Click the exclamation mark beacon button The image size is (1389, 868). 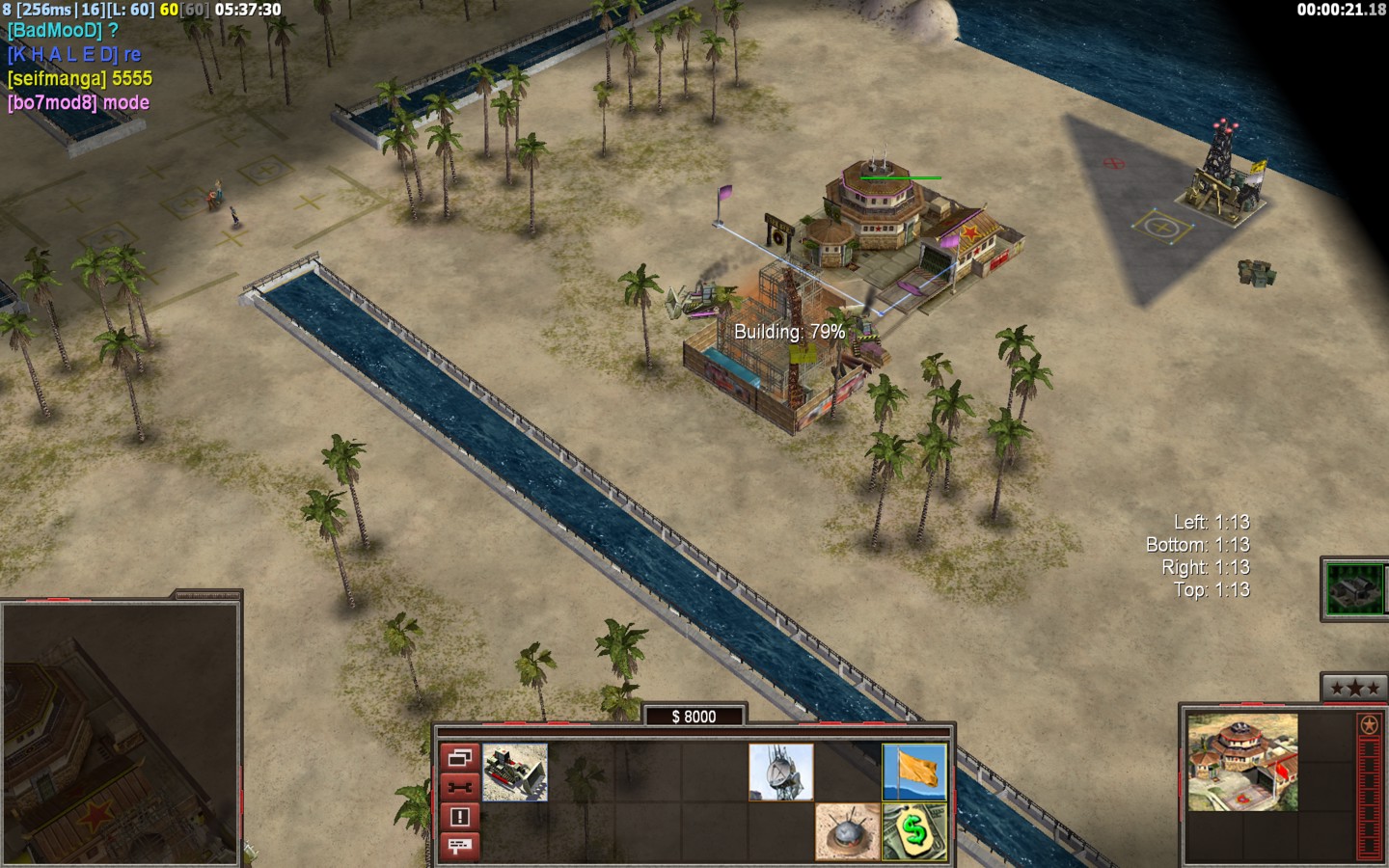click(x=459, y=817)
